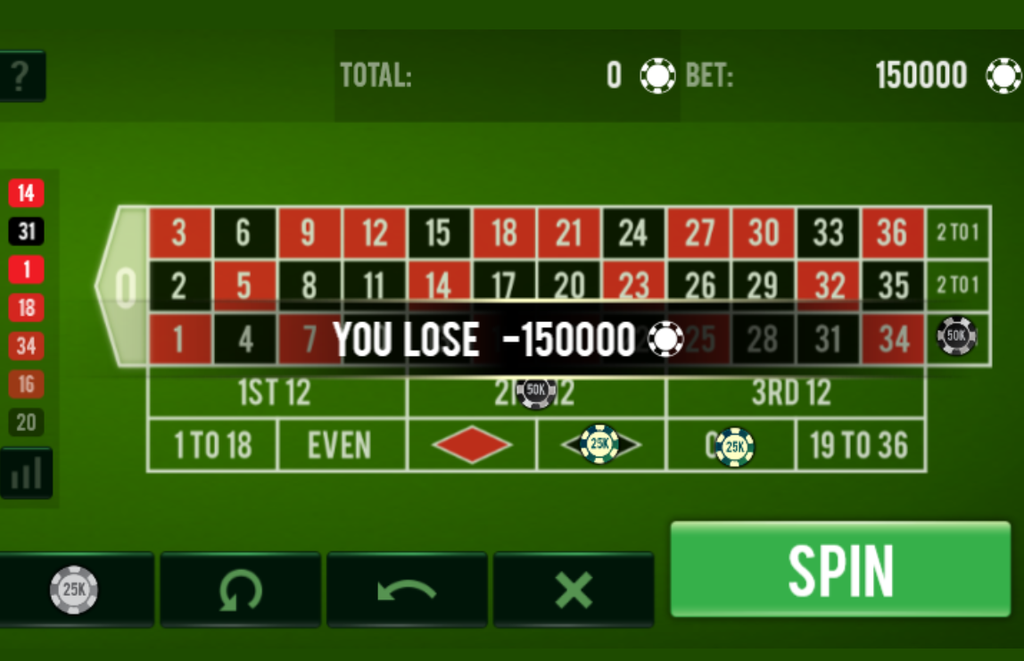Bet on 1 TO 18
Image resolution: width=1024 pixels, height=661 pixels.
point(212,445)
